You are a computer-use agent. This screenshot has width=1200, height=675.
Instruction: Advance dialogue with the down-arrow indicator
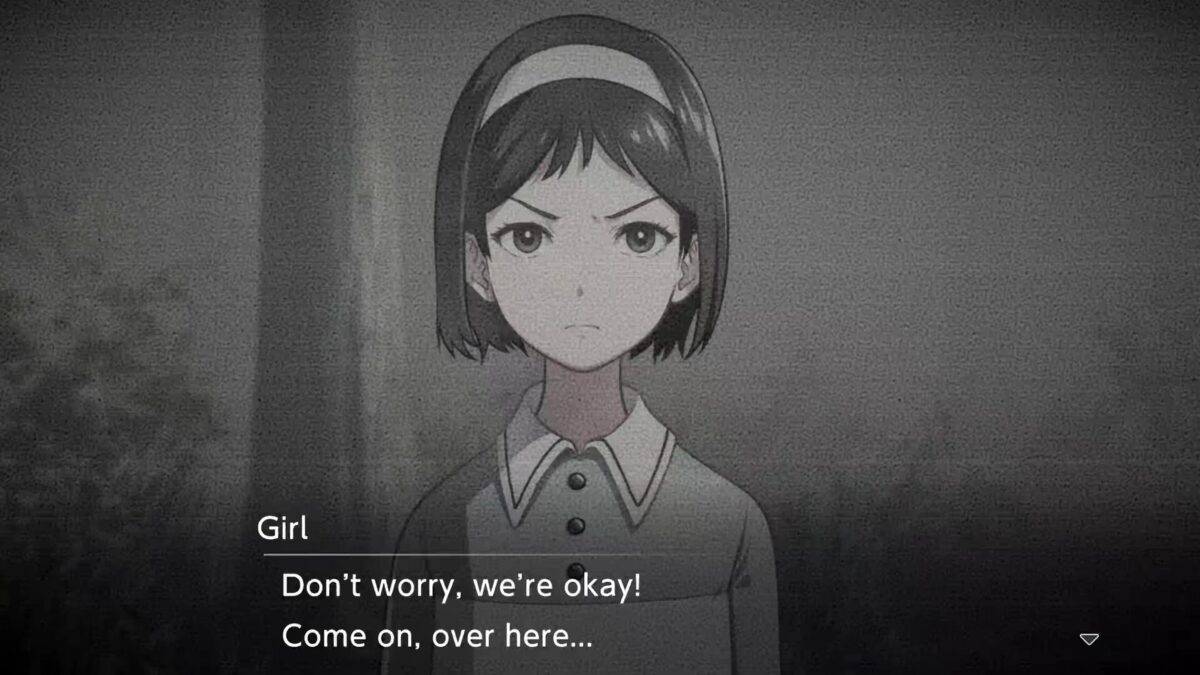[1089, 638]
